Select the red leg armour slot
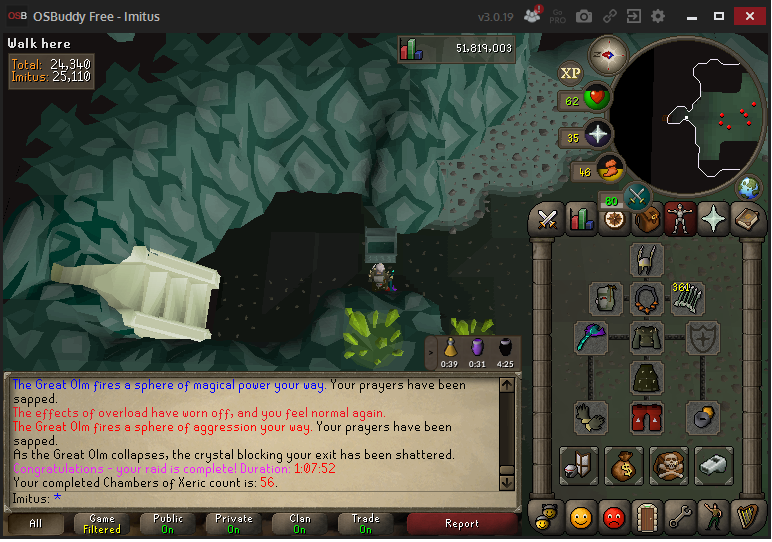Screen dimensions: 772x542 coord(647,417)
